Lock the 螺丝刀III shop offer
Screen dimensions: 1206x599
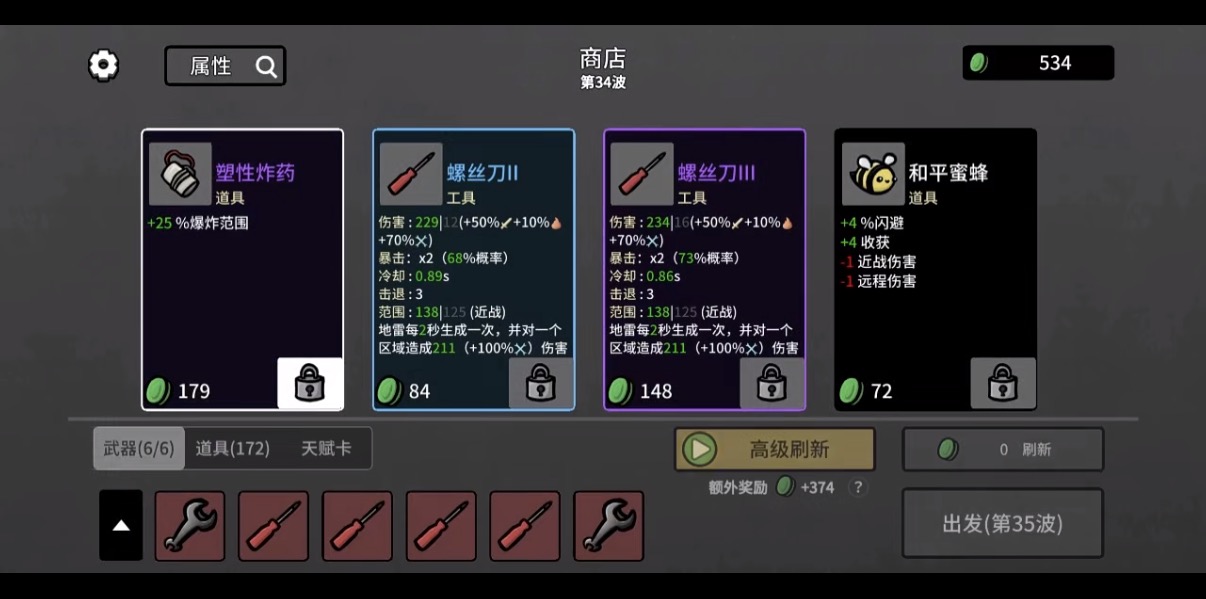pyautogui.click(x=772, y=383)
